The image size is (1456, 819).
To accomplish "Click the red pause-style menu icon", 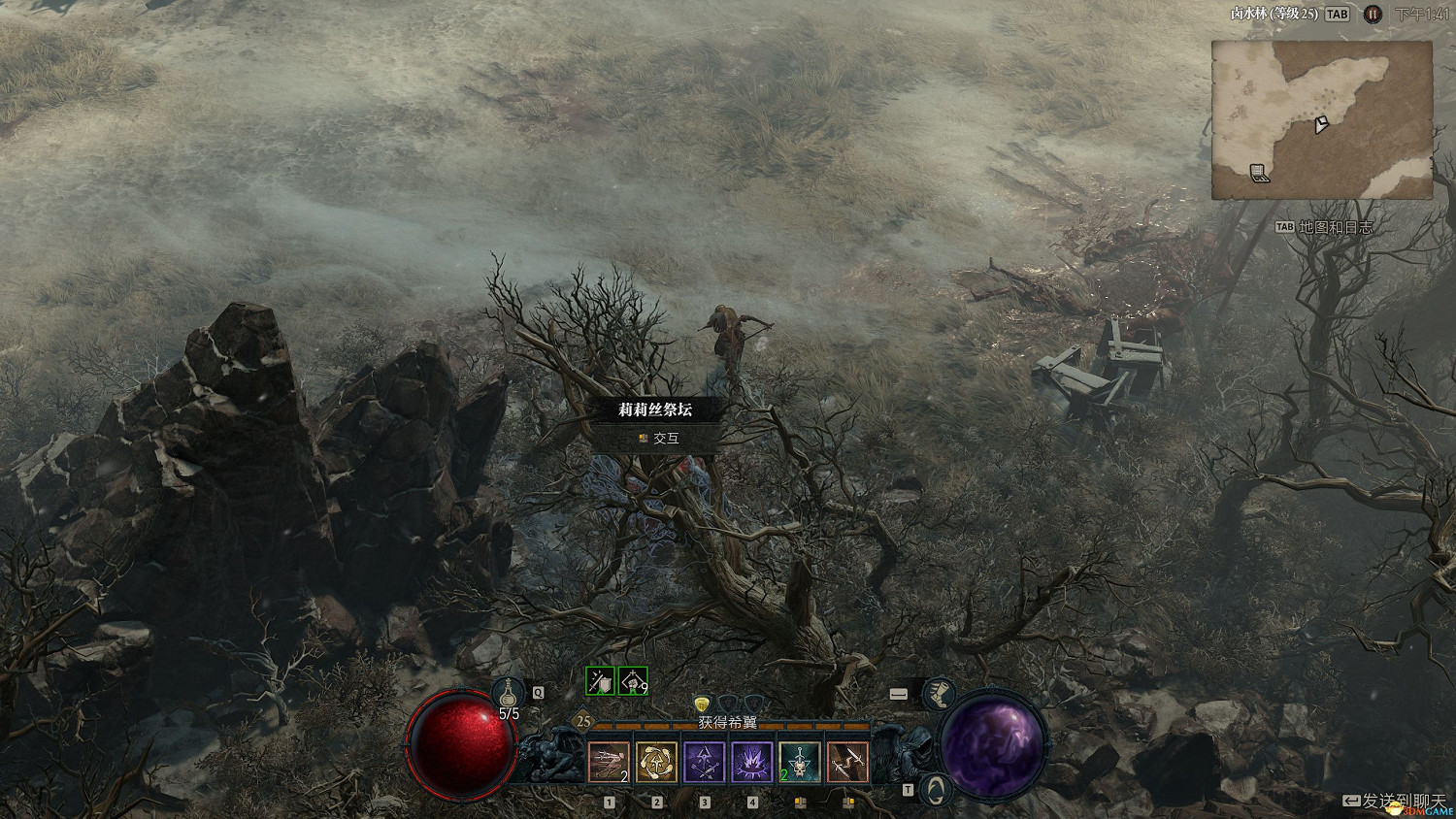I will 1373,15.
